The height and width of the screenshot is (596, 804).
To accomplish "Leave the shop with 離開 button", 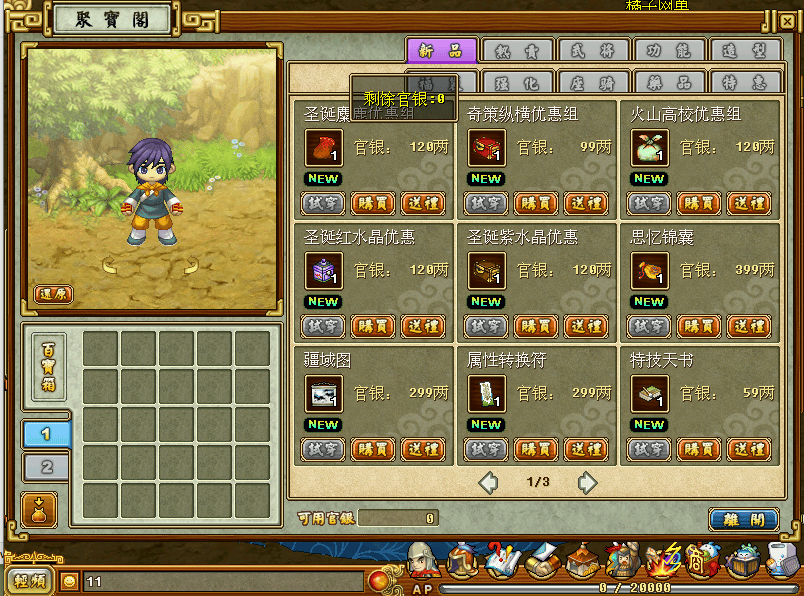I will coord(743,520).
